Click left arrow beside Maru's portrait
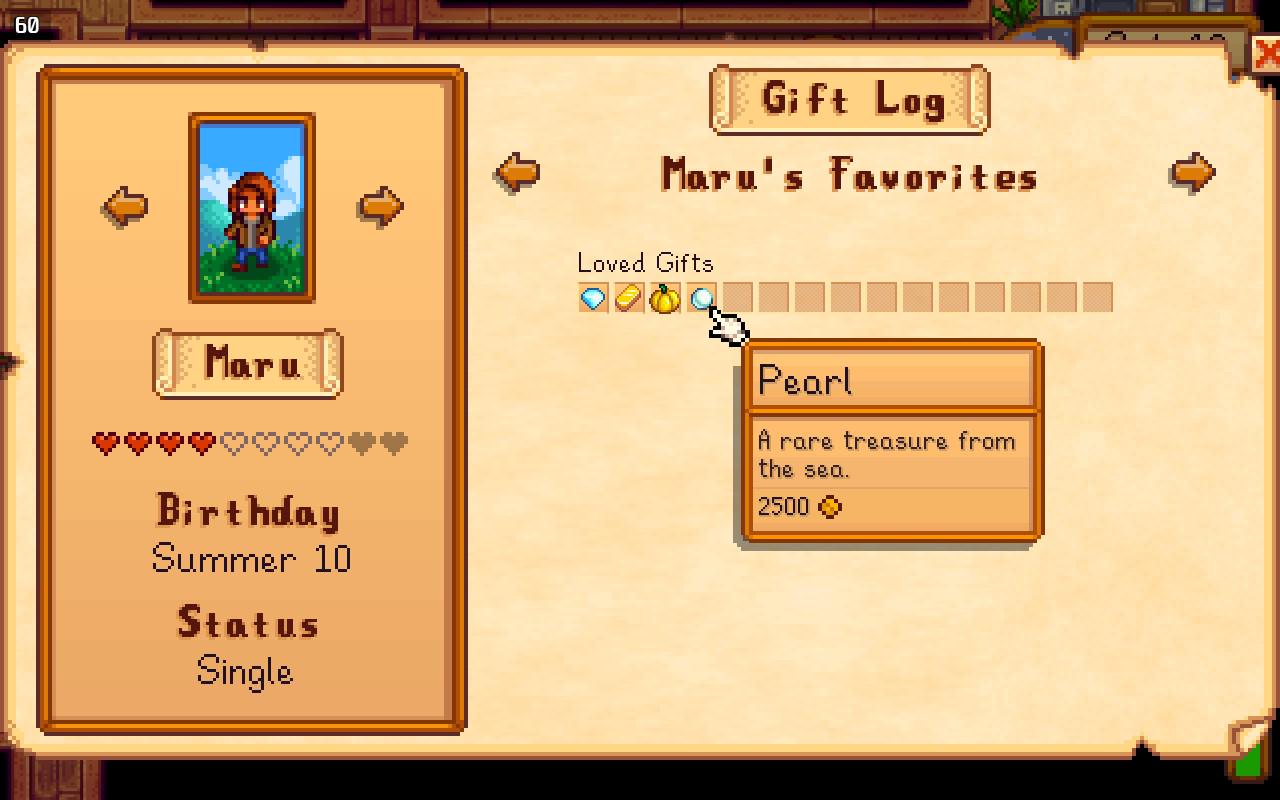1280x800 pixels. click(x=126, y=207)
